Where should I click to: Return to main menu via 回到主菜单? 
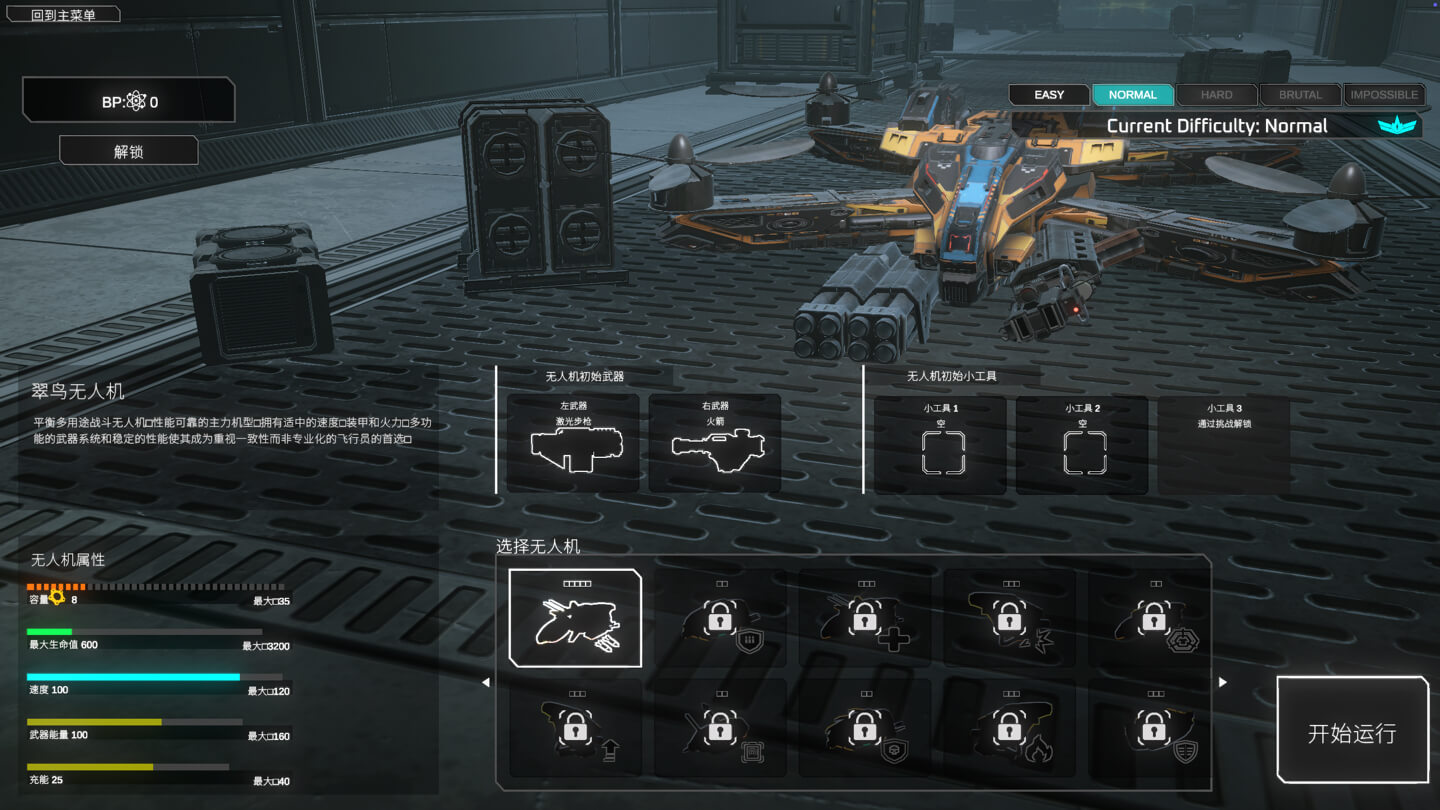(x=62, y=15)
